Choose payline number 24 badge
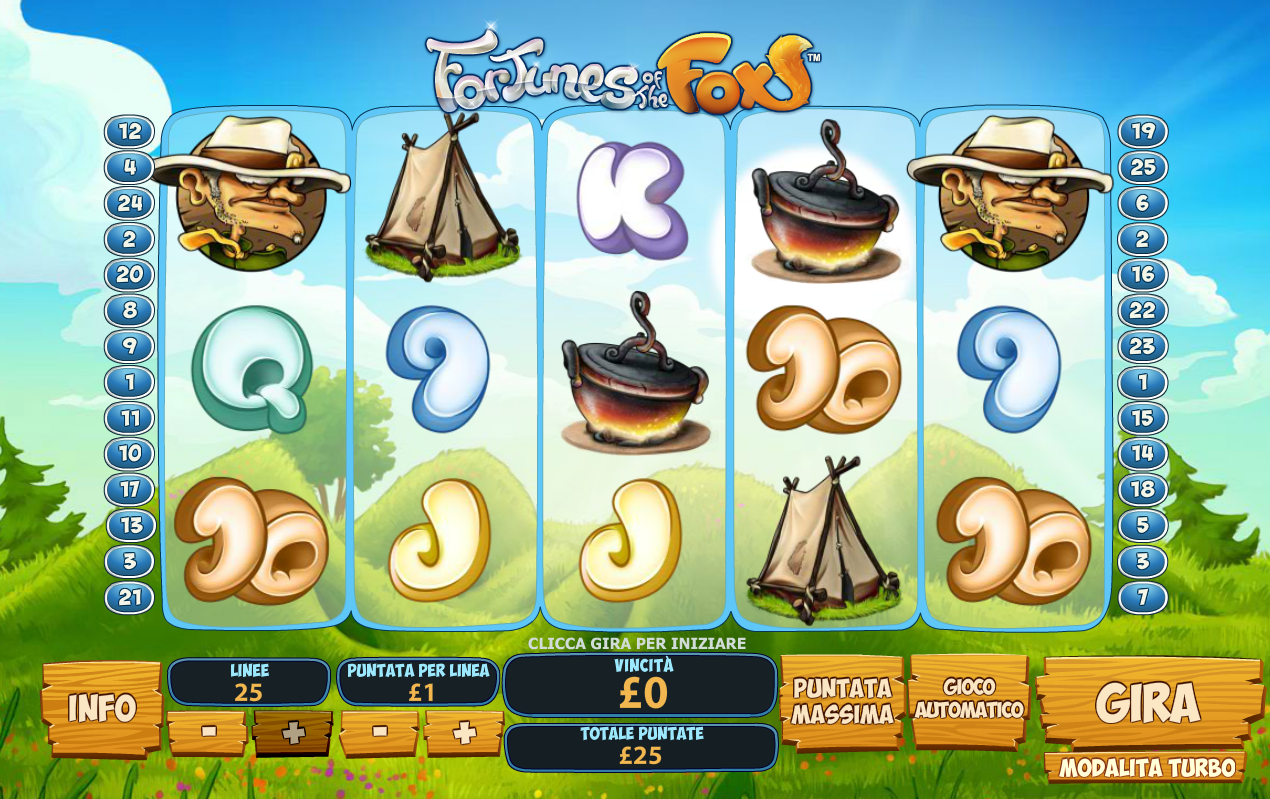 pos(130,203)
